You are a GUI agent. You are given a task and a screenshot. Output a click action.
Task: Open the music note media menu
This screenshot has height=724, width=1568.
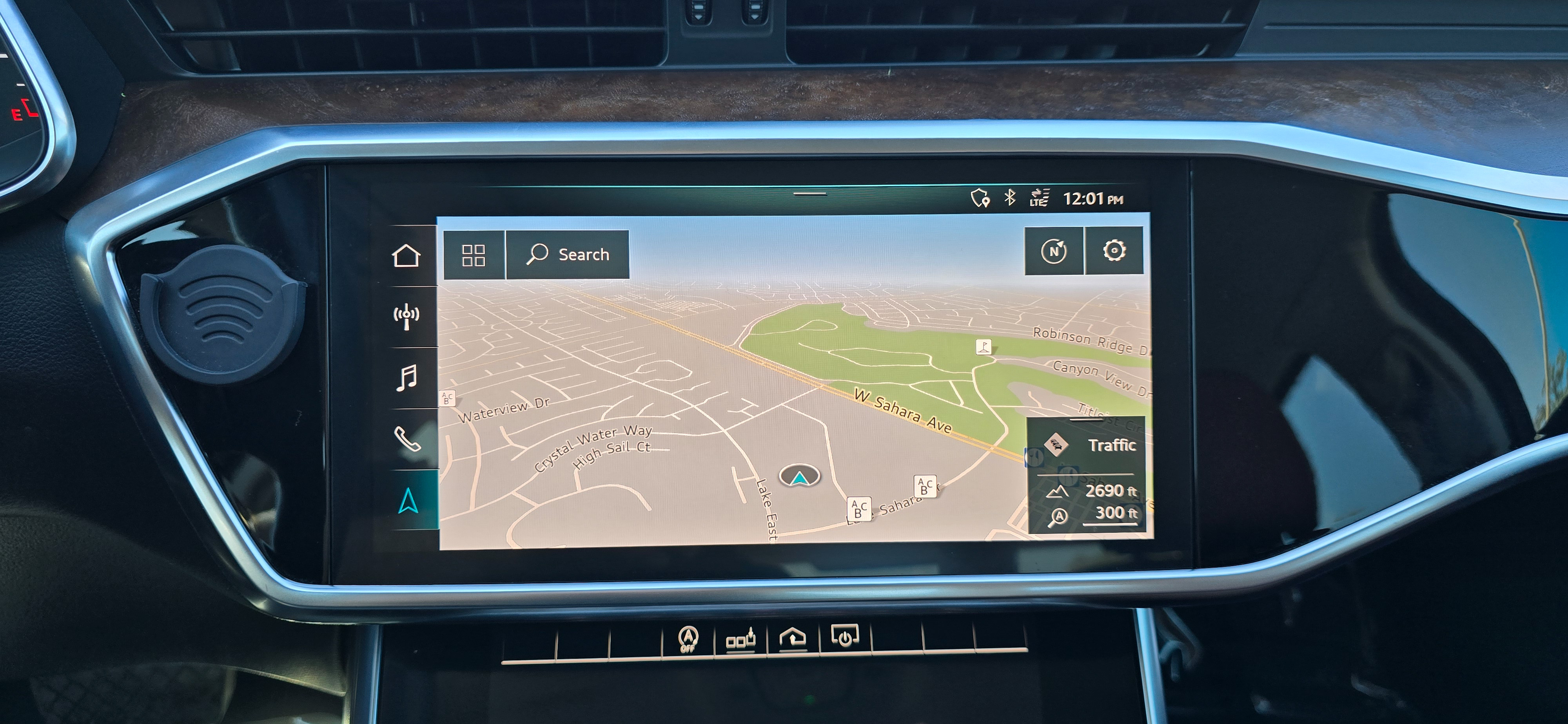click(407, 378)
